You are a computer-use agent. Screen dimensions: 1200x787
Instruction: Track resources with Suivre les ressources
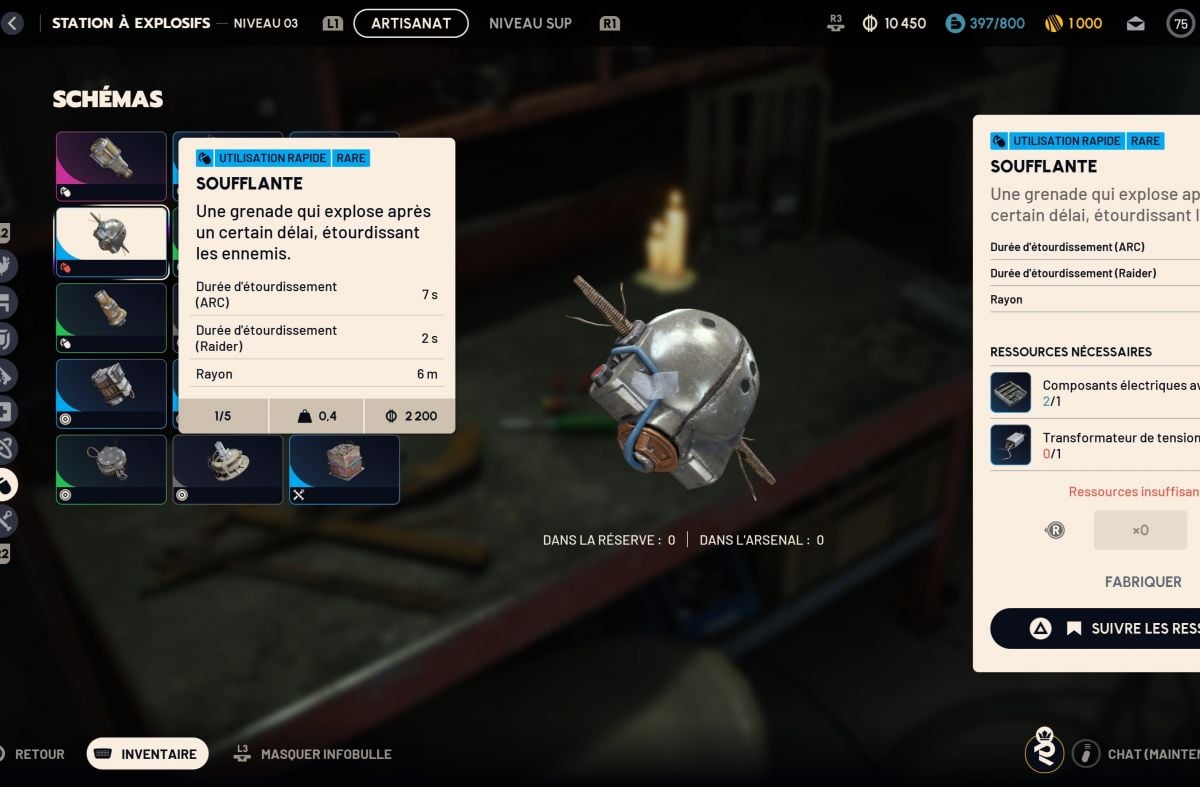[1110, 628]
